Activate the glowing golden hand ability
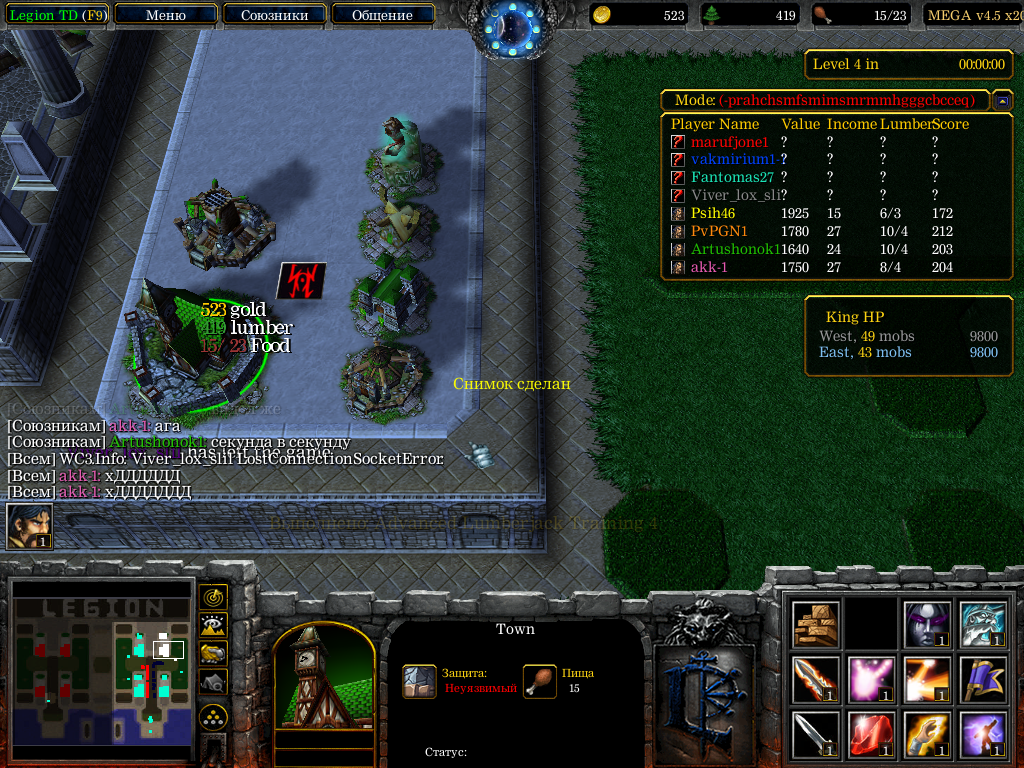This screenshot has height=768, width=1024. [x=925, y=734]
